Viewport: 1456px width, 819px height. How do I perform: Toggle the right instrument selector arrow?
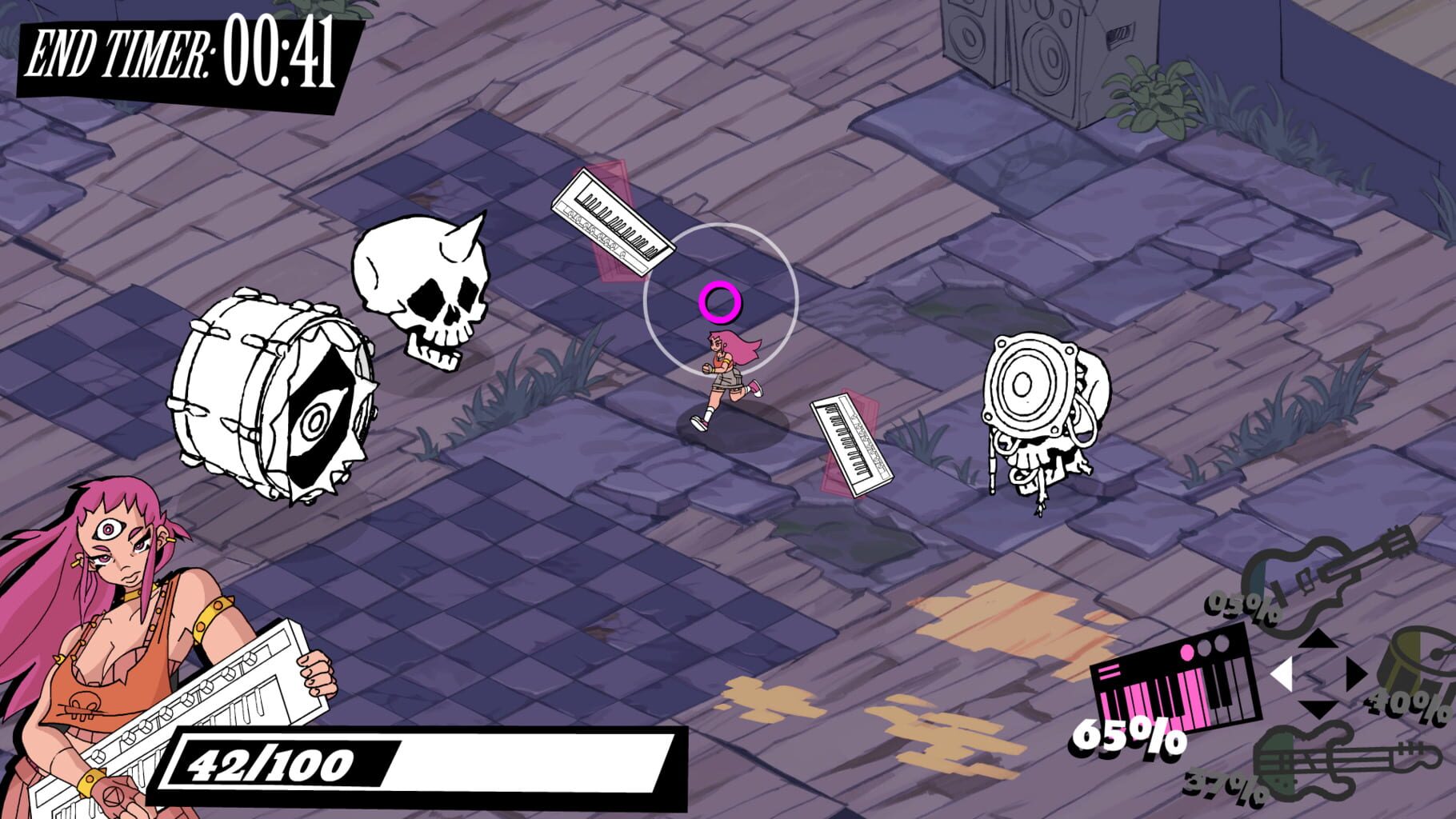tap(1356, 673)
